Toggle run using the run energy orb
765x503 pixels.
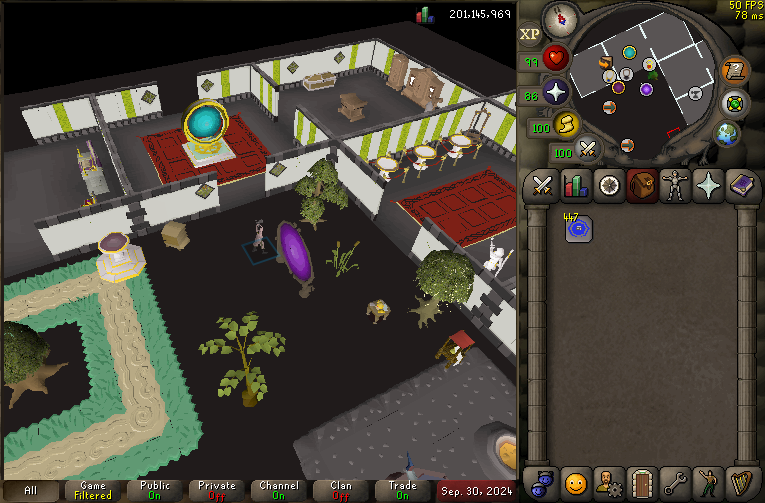point(566,124)
